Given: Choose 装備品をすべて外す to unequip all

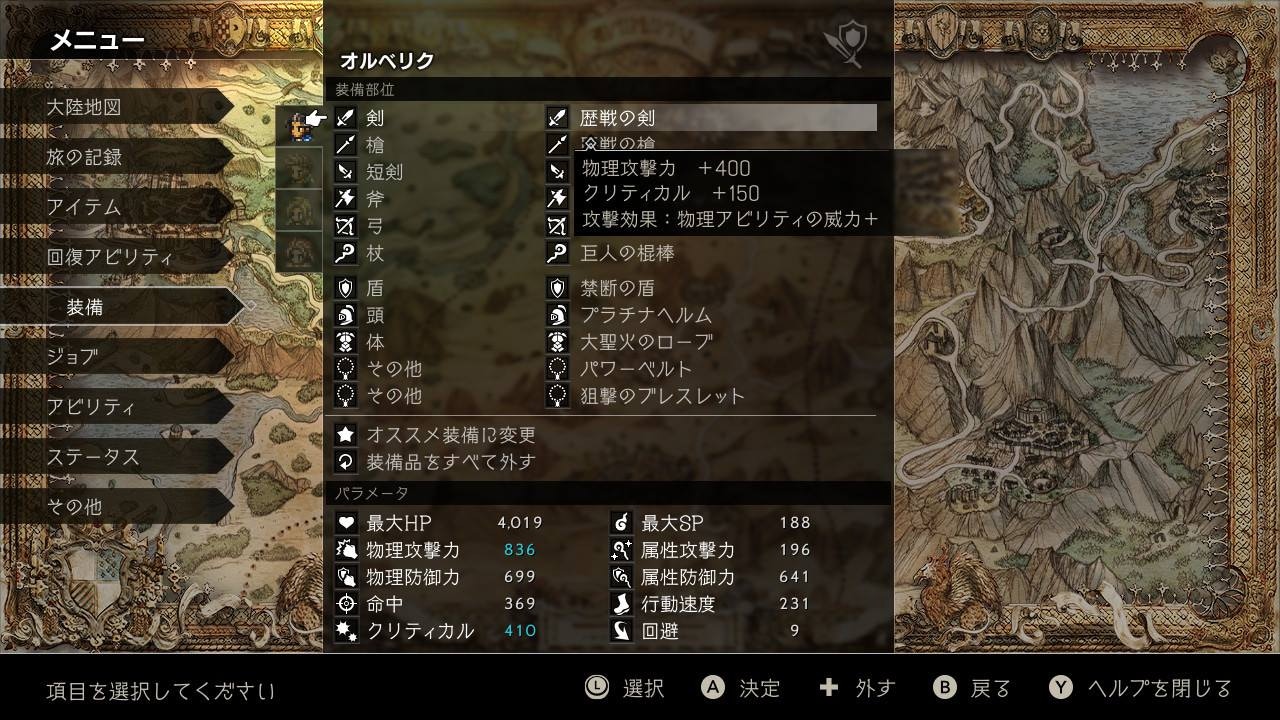Looking at the screenshot, I should tap(451, 462).
